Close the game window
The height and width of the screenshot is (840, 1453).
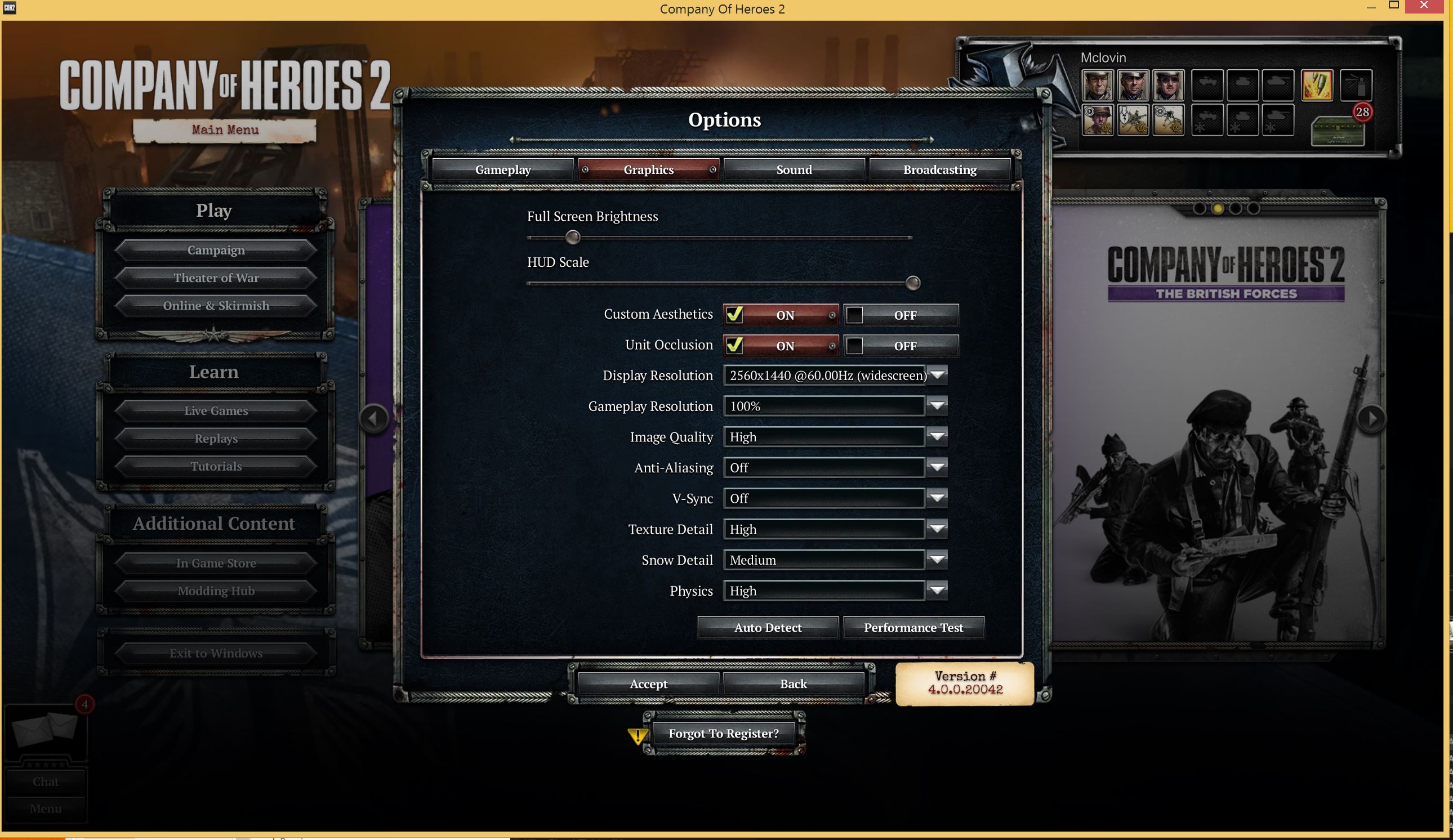1424,6
